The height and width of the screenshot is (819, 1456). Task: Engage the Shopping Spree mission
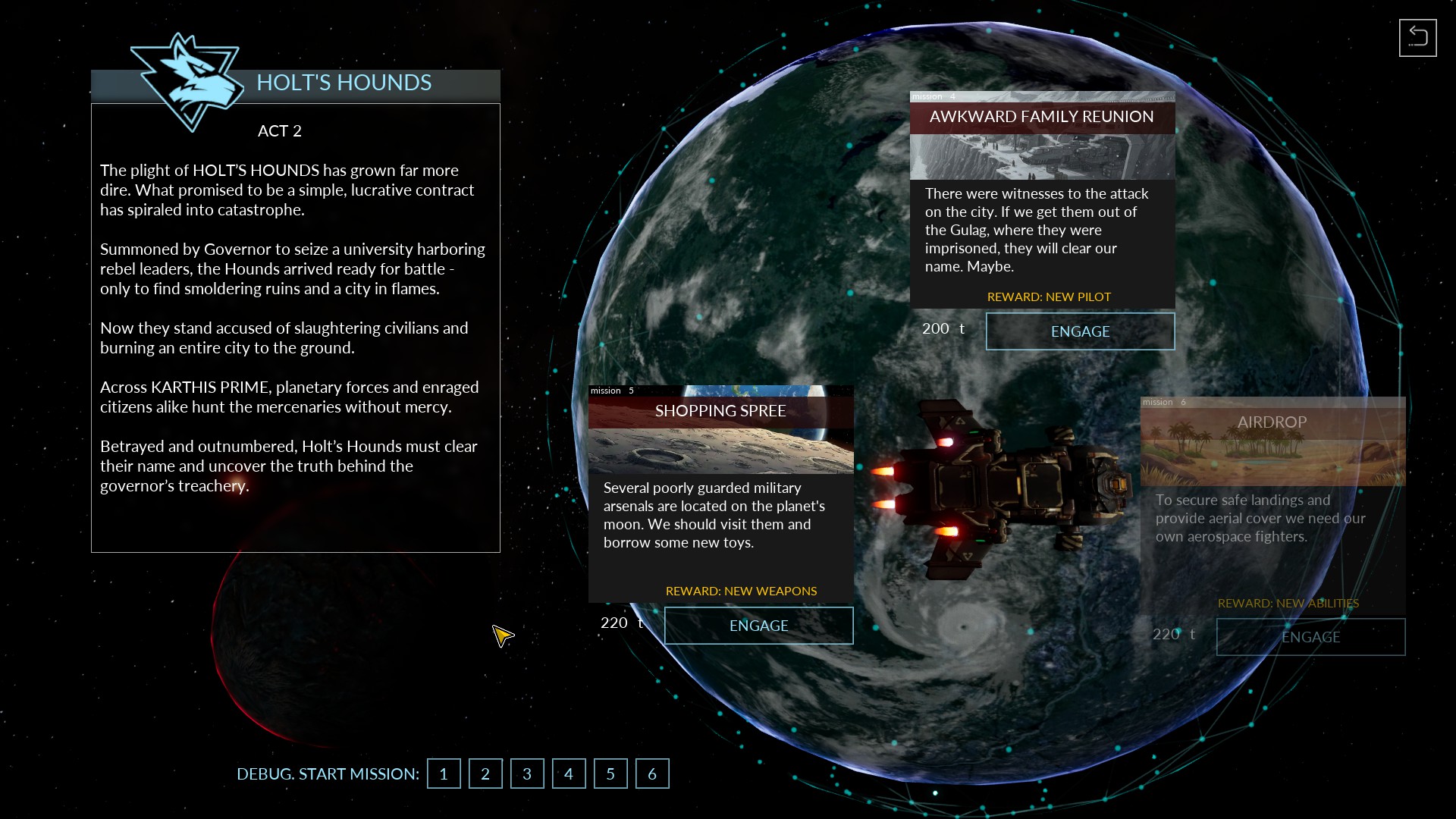758,626
